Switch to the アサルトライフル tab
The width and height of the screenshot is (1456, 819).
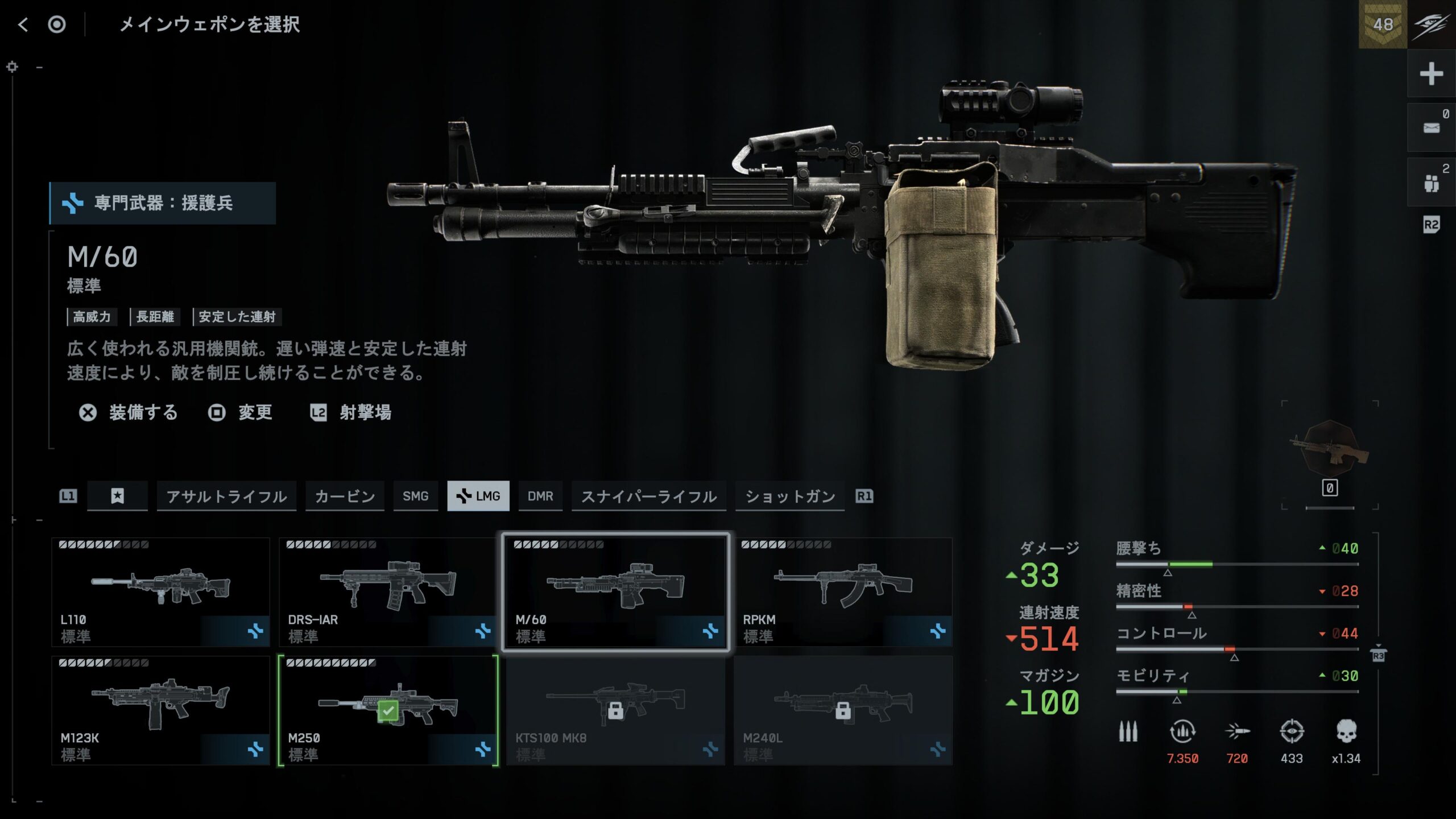(x=226, y=497)
